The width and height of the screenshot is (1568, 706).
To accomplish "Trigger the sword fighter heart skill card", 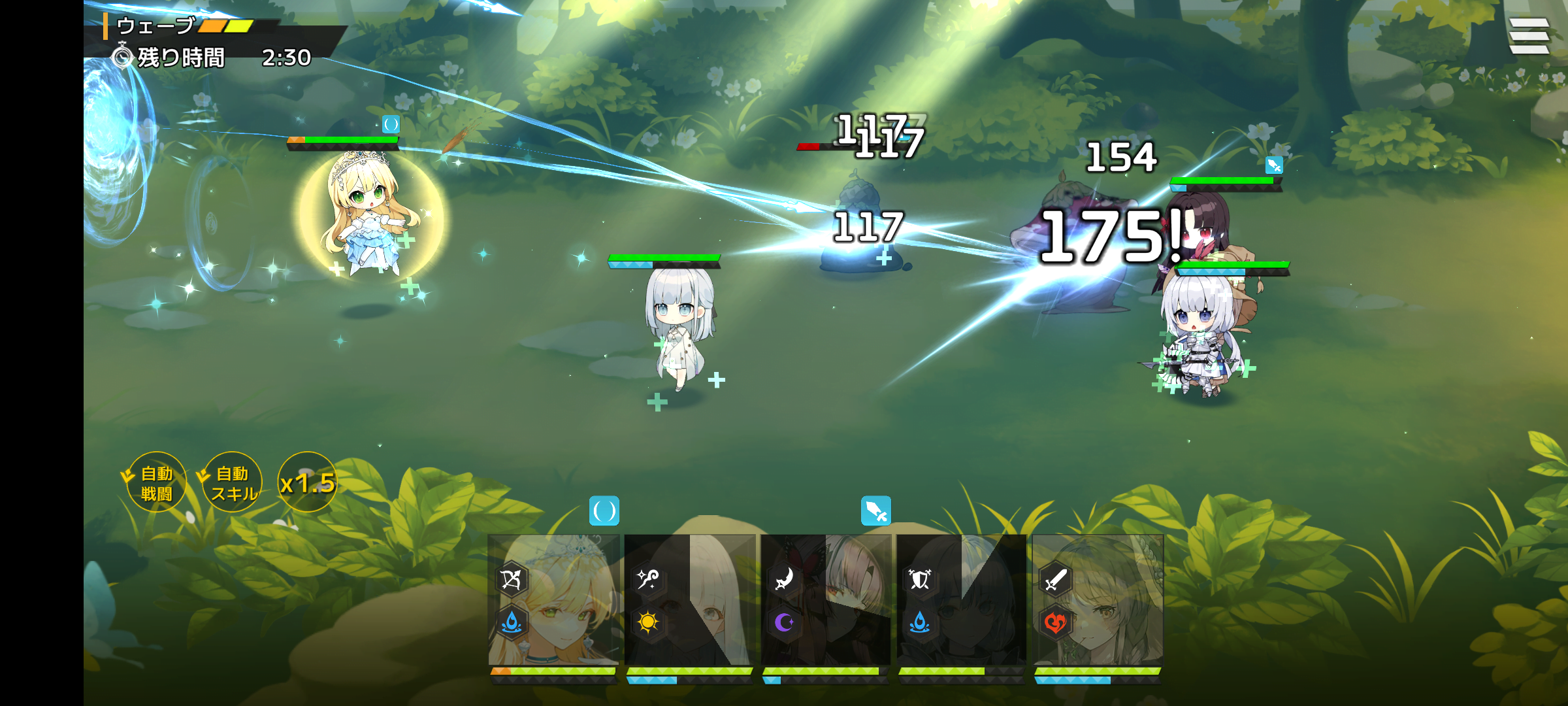I will tap(1098, 600).
